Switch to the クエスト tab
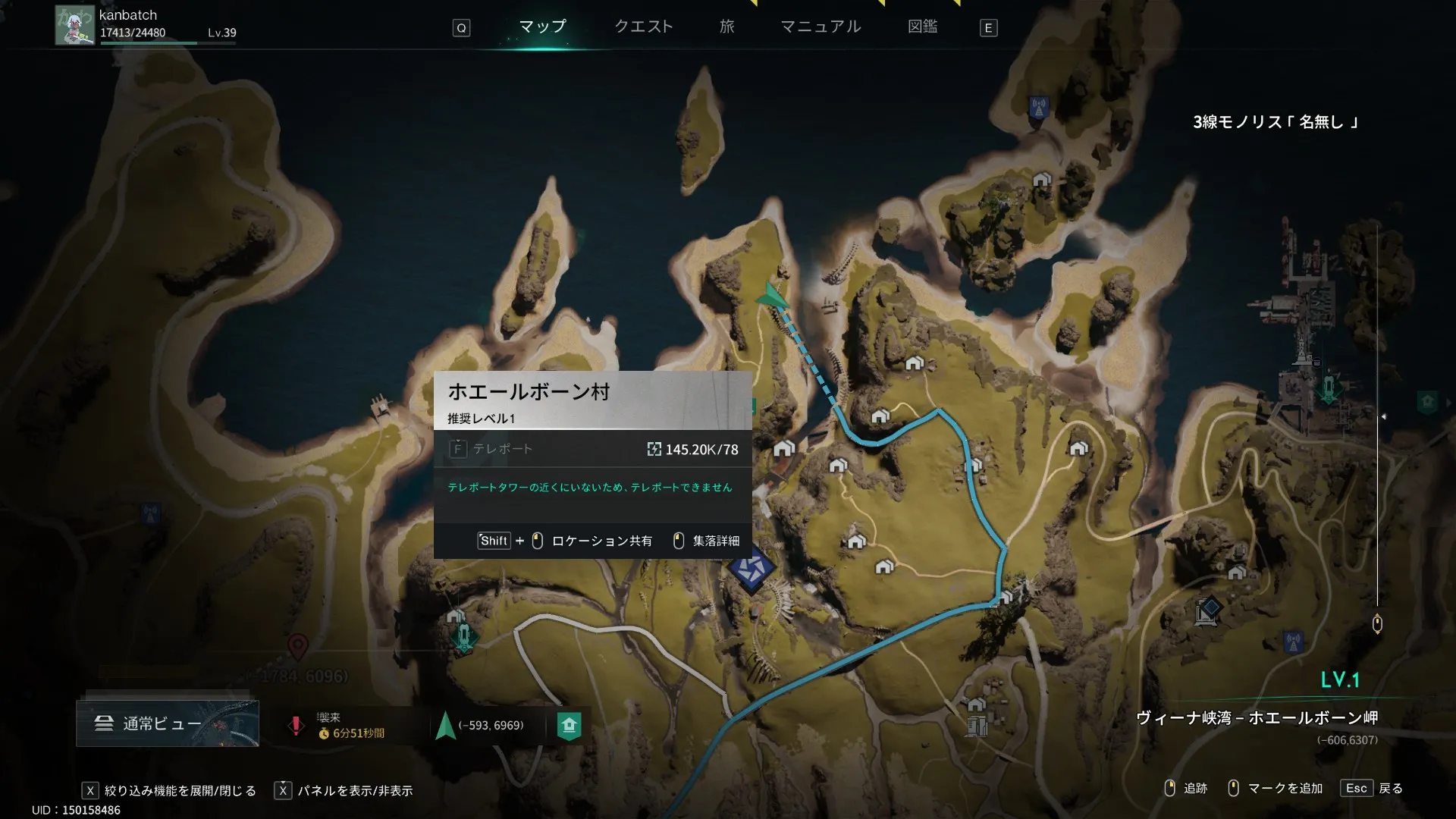The height and width of the screenshot is (819, 1456). 643,27
